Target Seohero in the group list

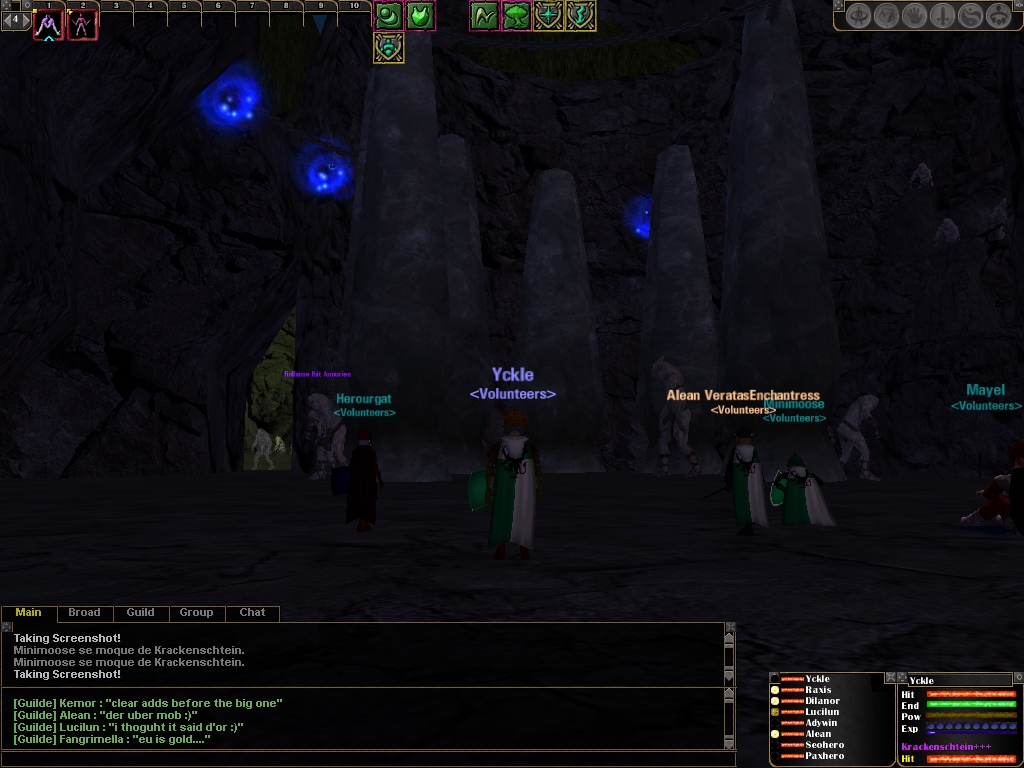tap(824, 745)
